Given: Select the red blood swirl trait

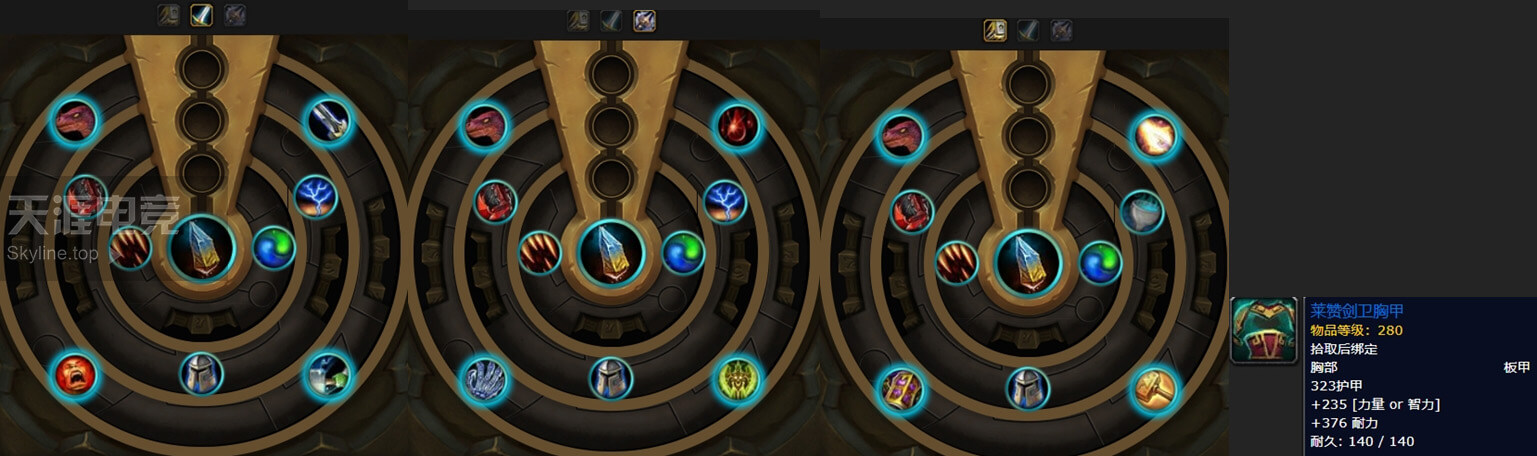Looking at the screenshot, I should [738, 127].
